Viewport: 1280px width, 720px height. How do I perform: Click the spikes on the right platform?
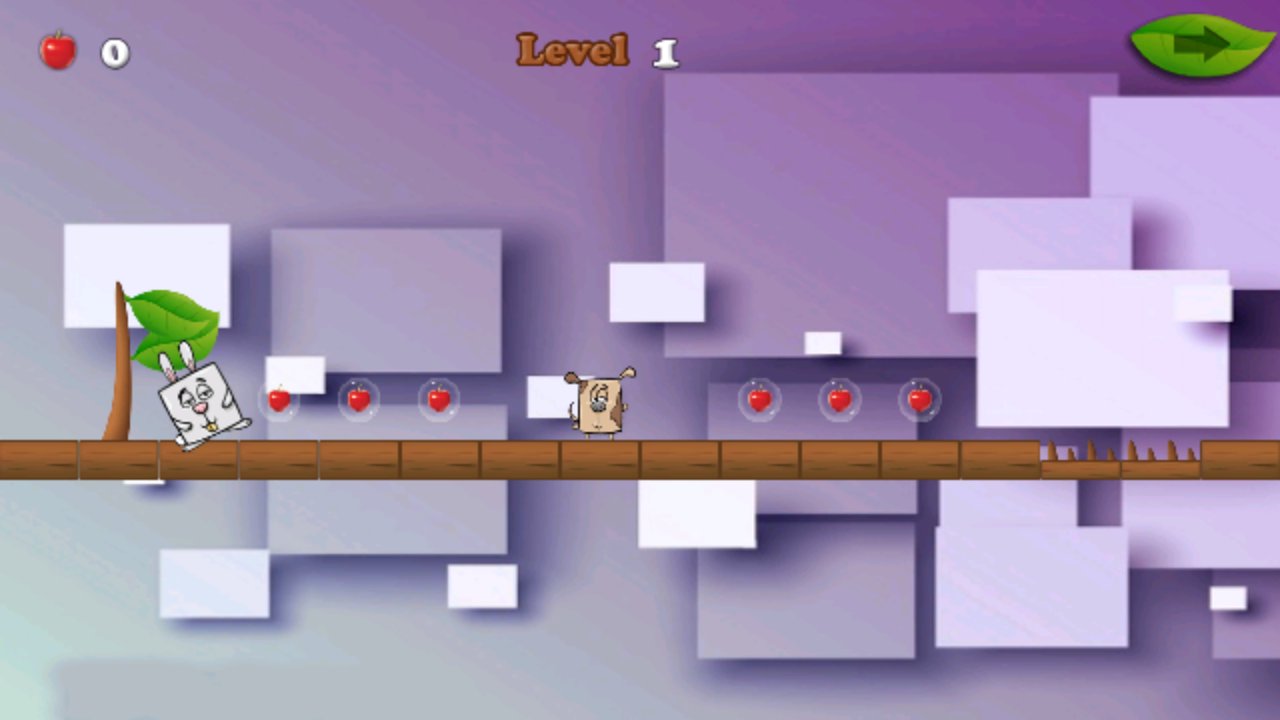(1120, 450)
